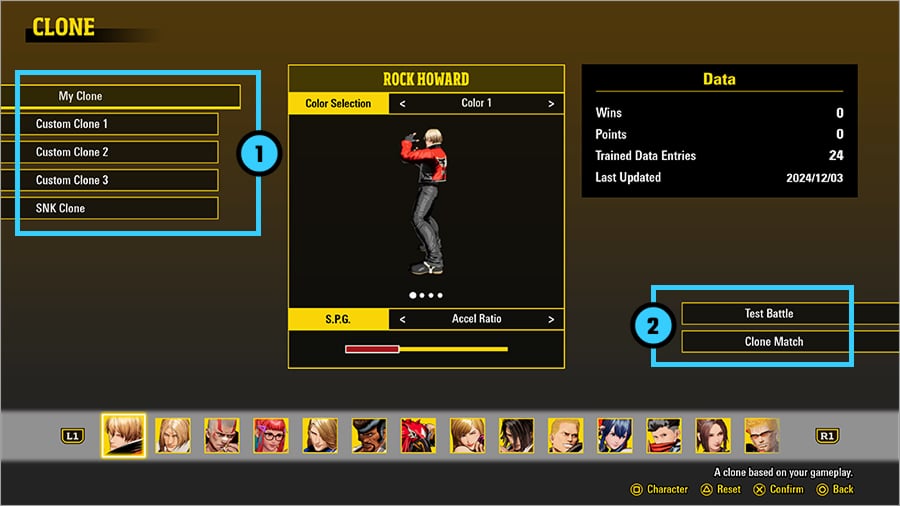The height and width of the screenshot is (506, 900).
Task: Click the left arrow beside Color 1
Action: coord(402,103)
